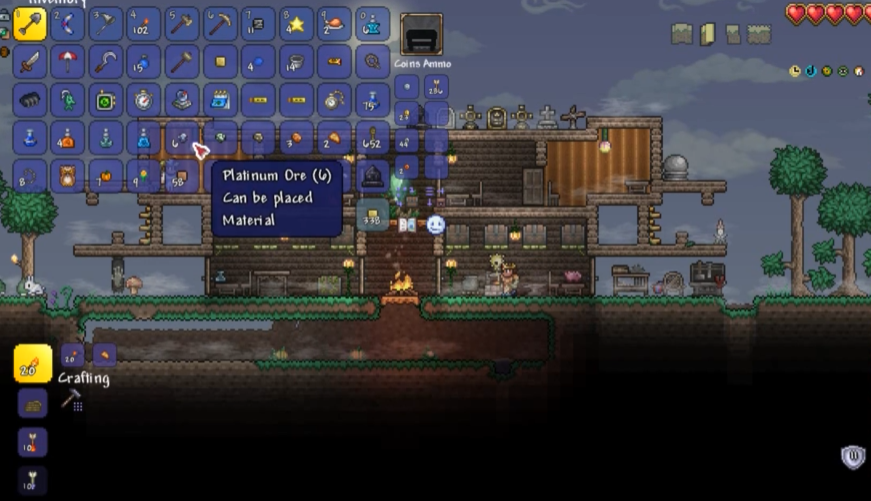The height and width of the screenshot is (501, 871).
Task: Select the pumpkin stack slot
Action: [106, 176]
